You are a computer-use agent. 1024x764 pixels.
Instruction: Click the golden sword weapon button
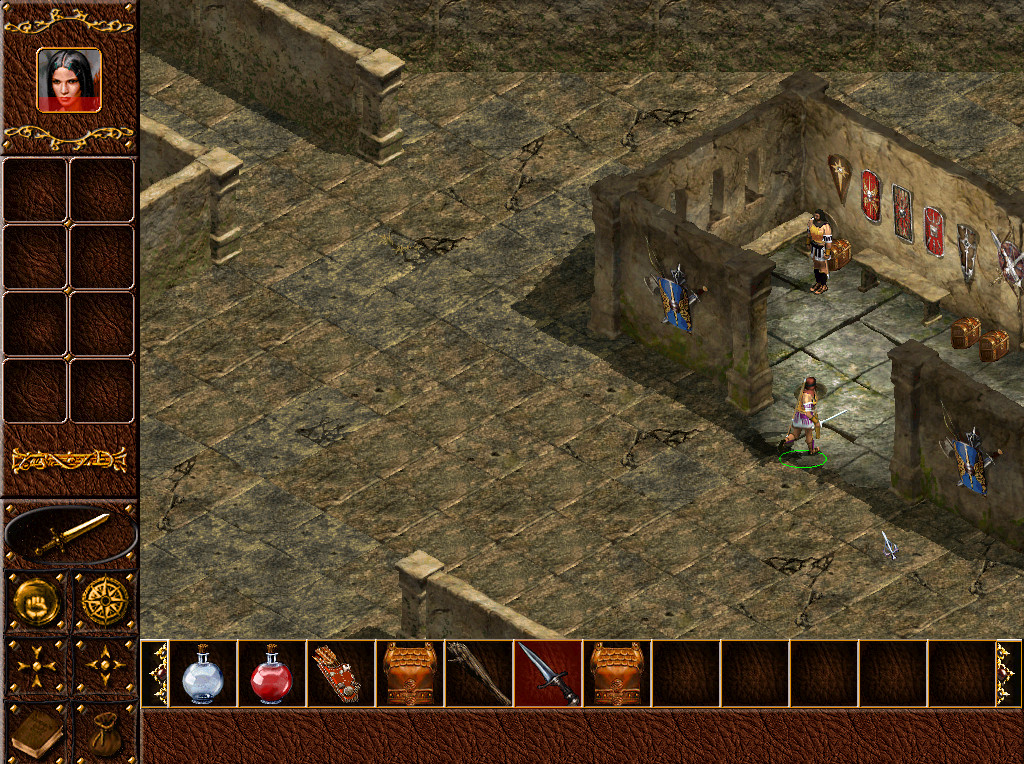tap(70, 535)
